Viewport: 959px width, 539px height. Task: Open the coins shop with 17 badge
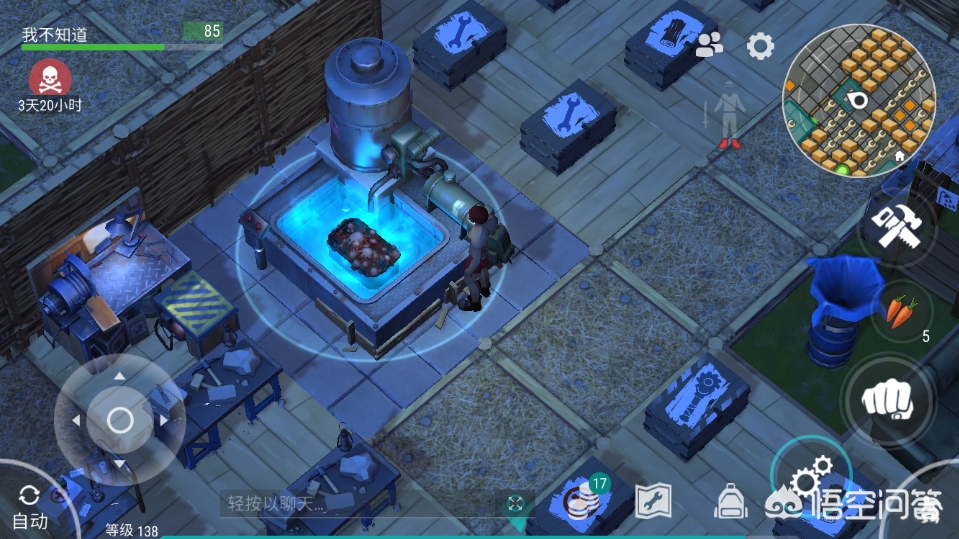point(582,500)
